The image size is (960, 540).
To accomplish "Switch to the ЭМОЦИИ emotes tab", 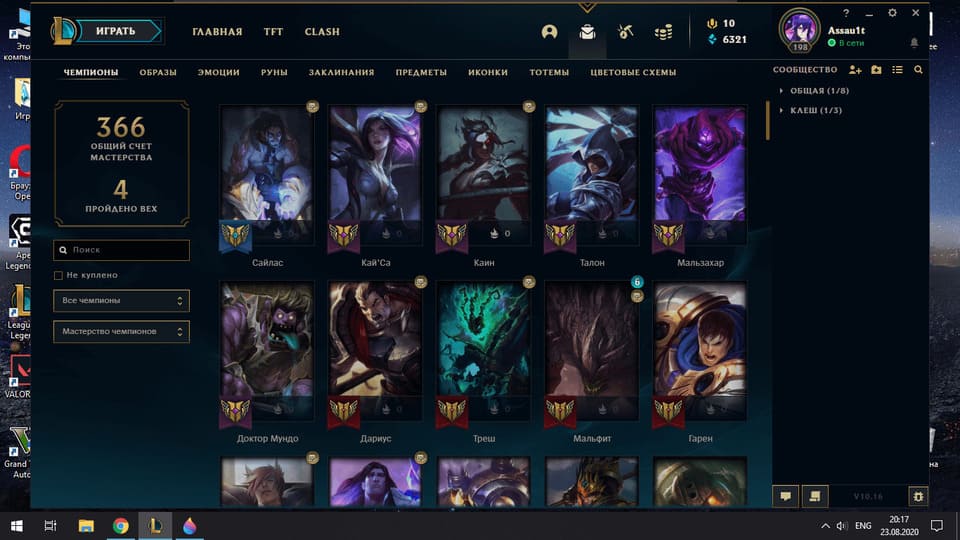I will click(218, 72).
